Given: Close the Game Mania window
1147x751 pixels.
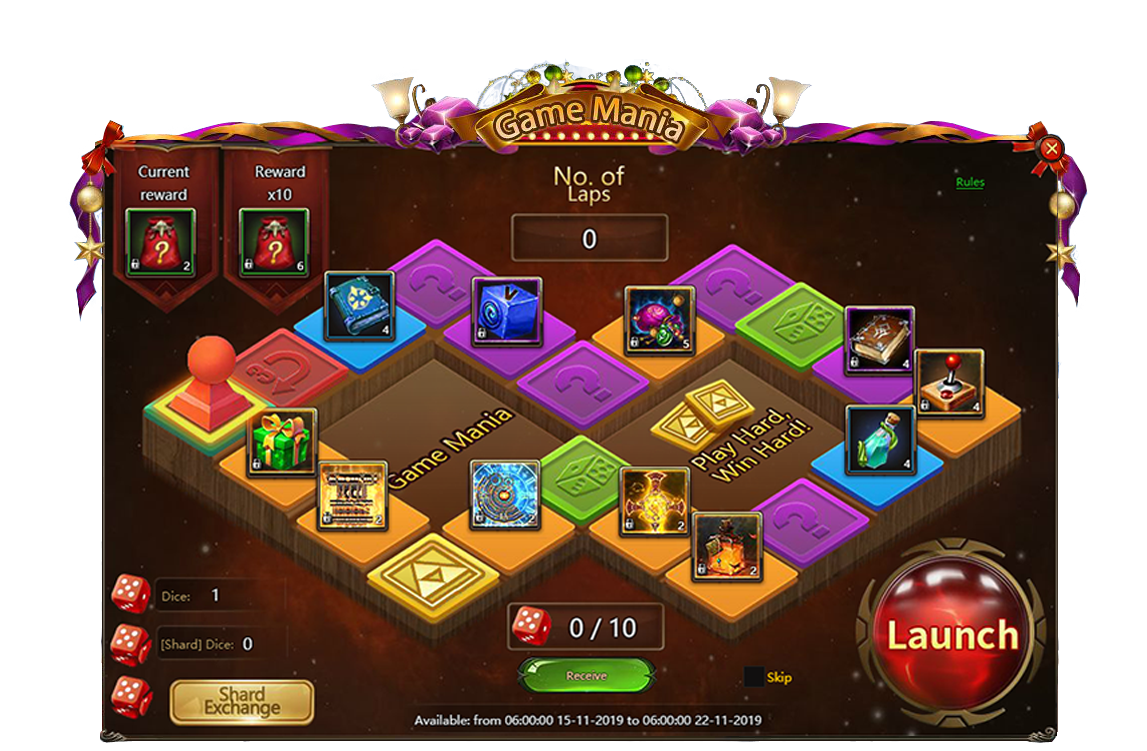Looking at the screenshot, I should (x=1051, y=150).
